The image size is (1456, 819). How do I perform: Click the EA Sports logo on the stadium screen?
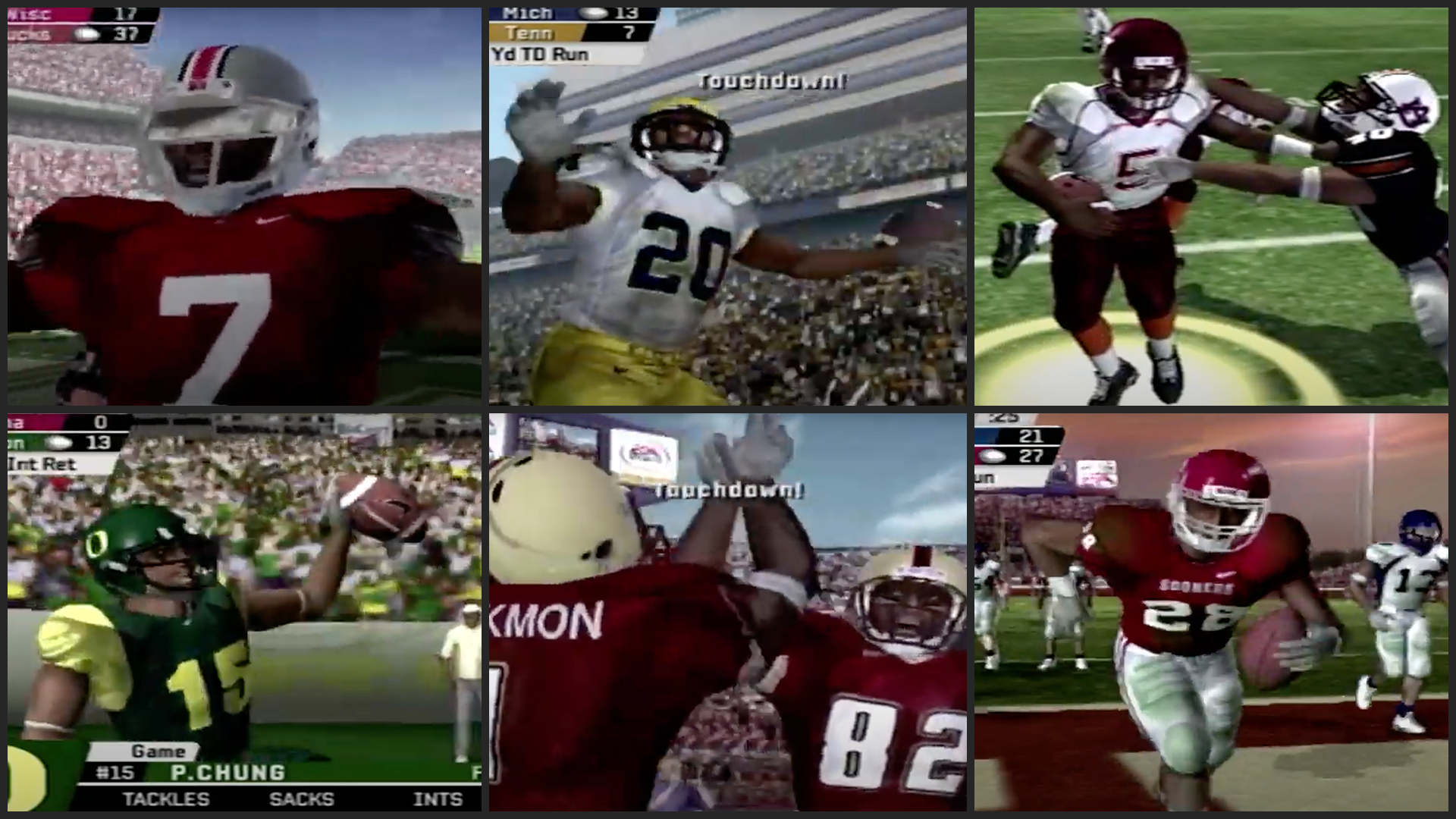pyautogui.click(x=642, y=453)
